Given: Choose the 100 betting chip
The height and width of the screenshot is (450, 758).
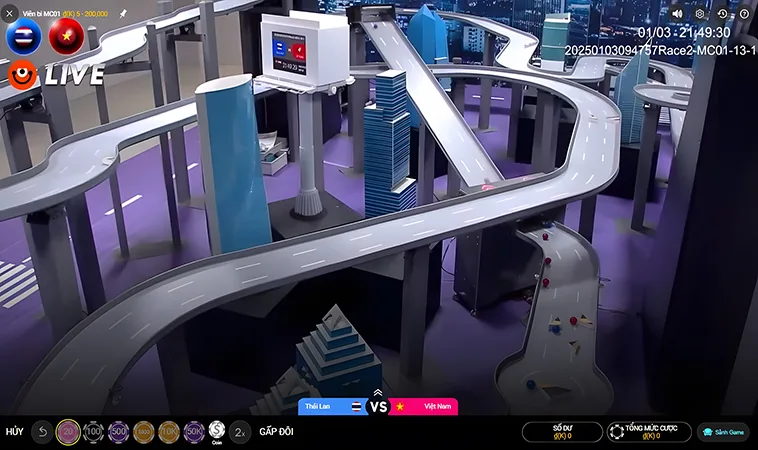Looking at the screenshot, I should (x=93, y=432).
